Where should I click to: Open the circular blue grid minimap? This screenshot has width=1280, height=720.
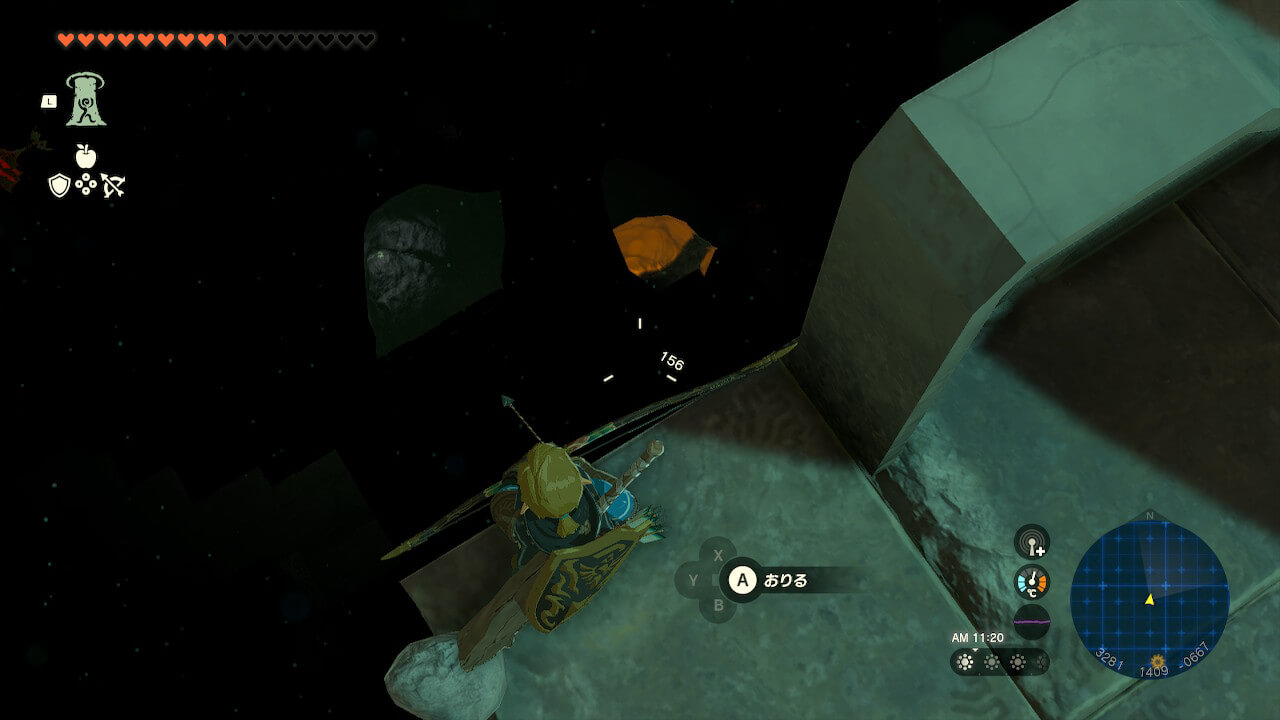[1149, 599]
